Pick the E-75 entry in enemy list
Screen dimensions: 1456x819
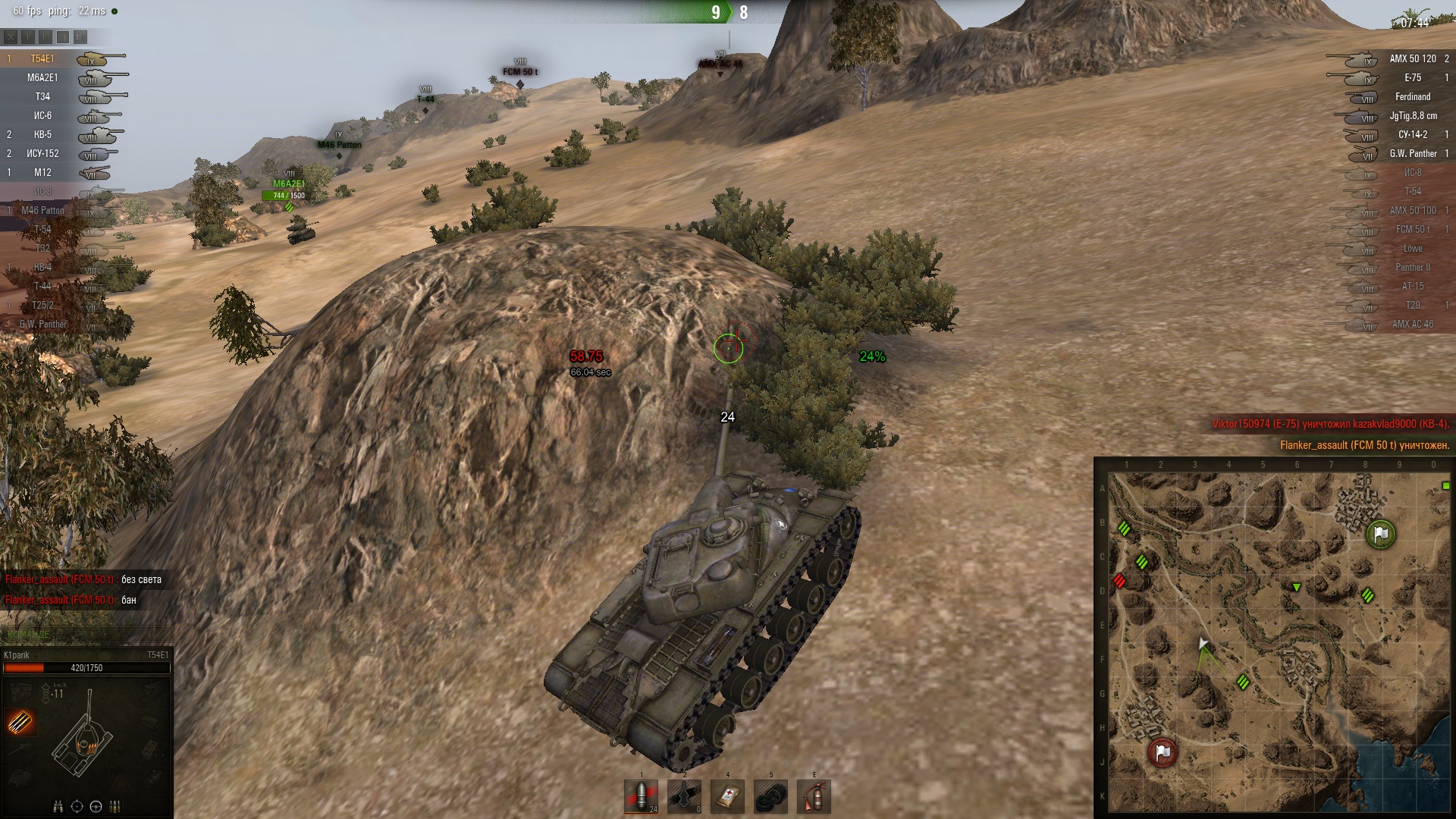click(x=1412, y=77)
